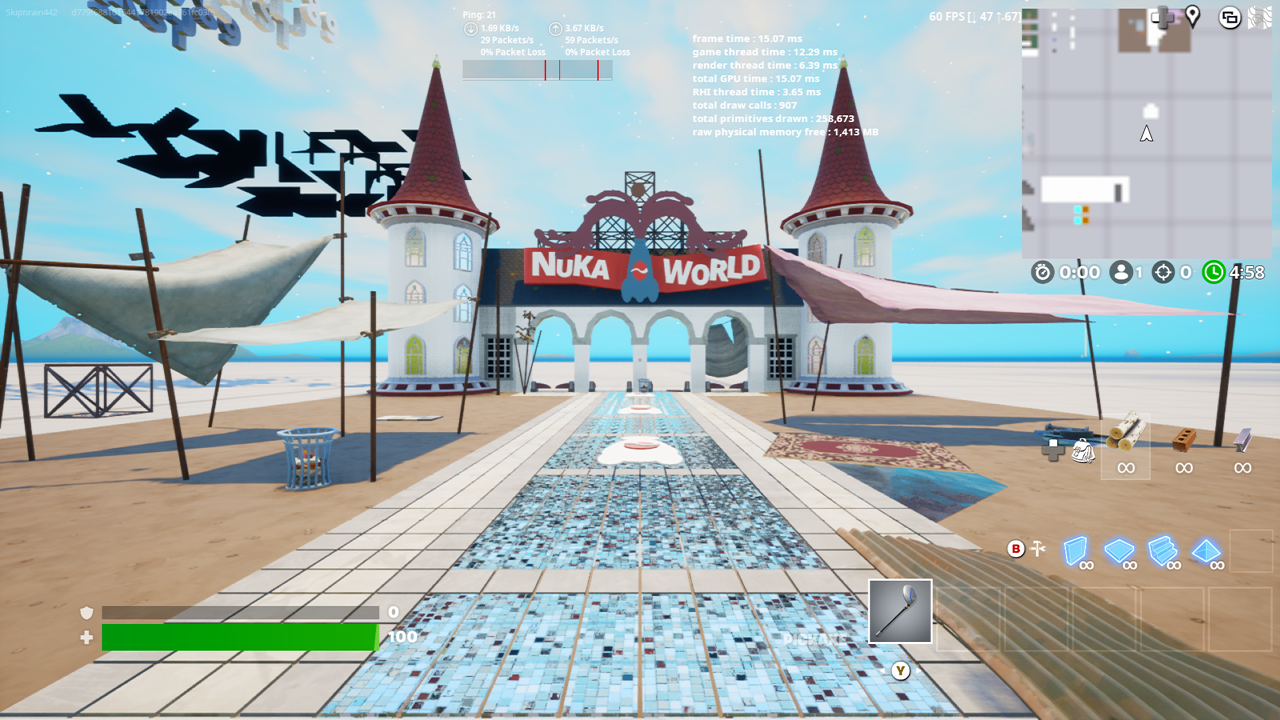Click the green health bar
This screenshot has height=720, width=1280.
240,636
